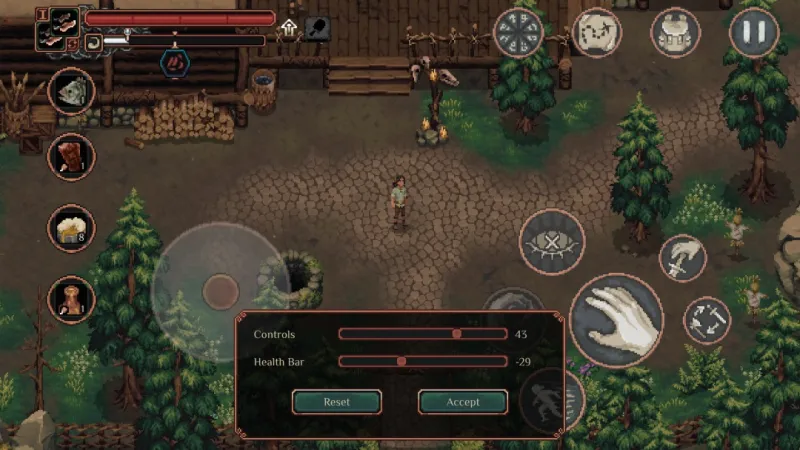This screenshot has width=800, height=450.
Task: Pause the game
Action: [754, 32]
